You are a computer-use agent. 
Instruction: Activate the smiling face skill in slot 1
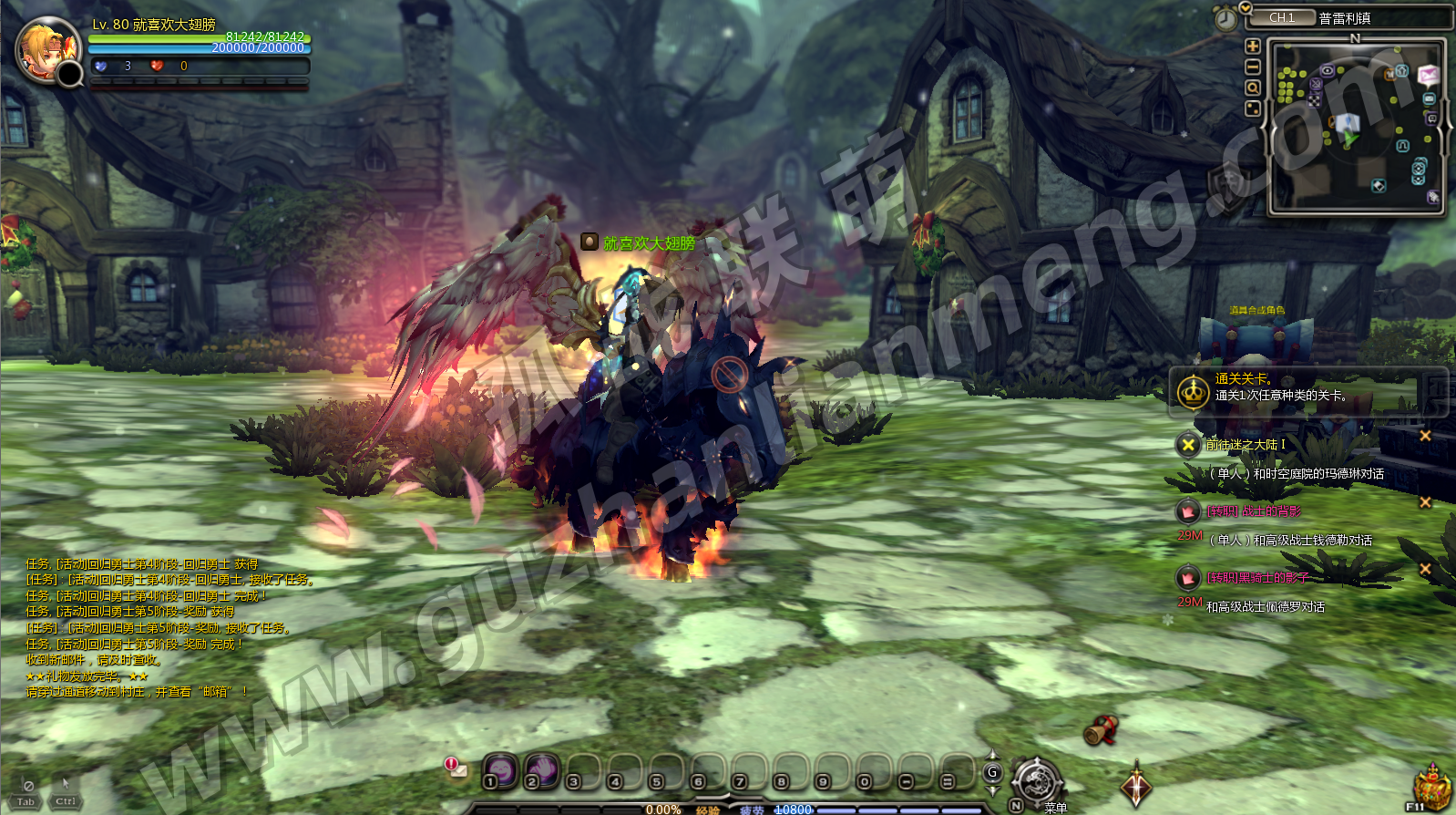(499, 771)
